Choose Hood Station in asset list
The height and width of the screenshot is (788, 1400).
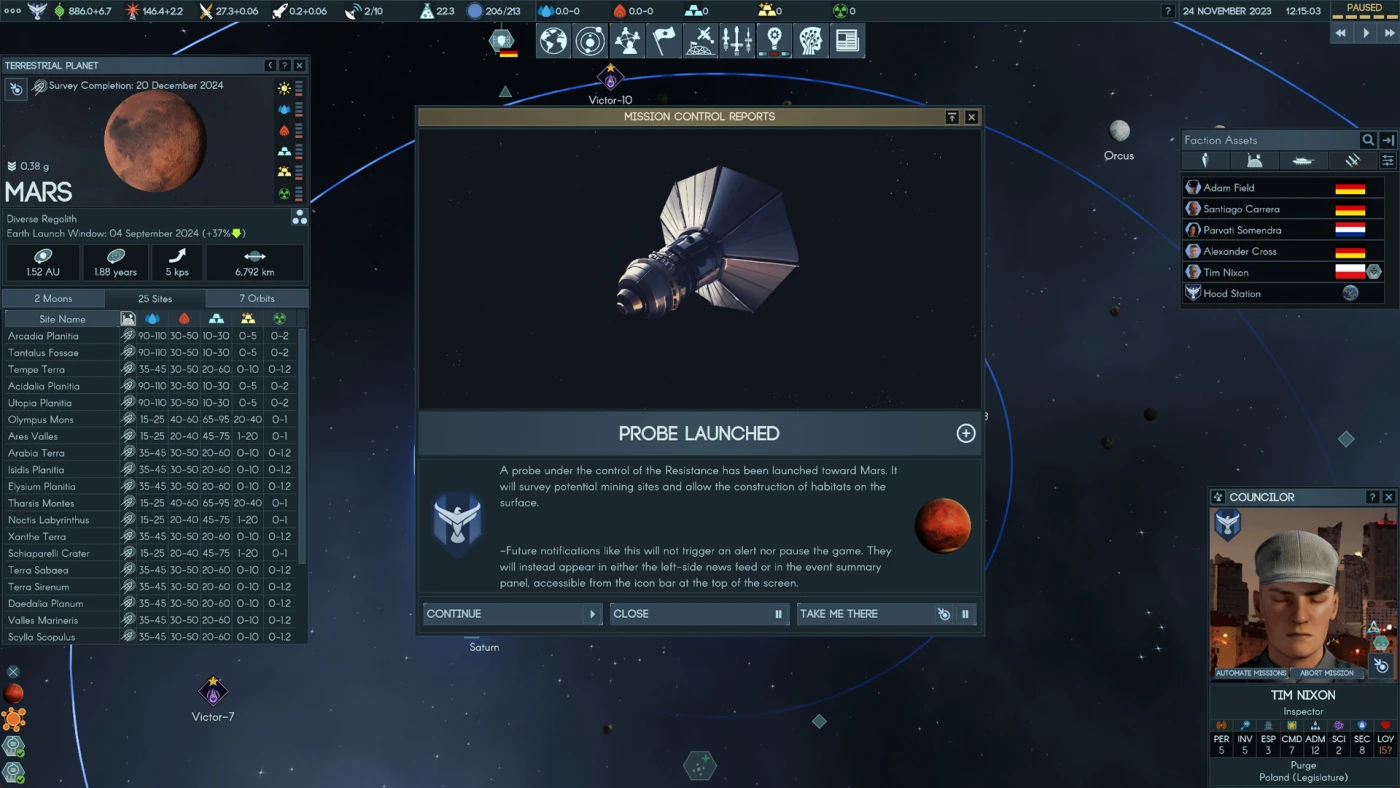tap(1232, 294)
